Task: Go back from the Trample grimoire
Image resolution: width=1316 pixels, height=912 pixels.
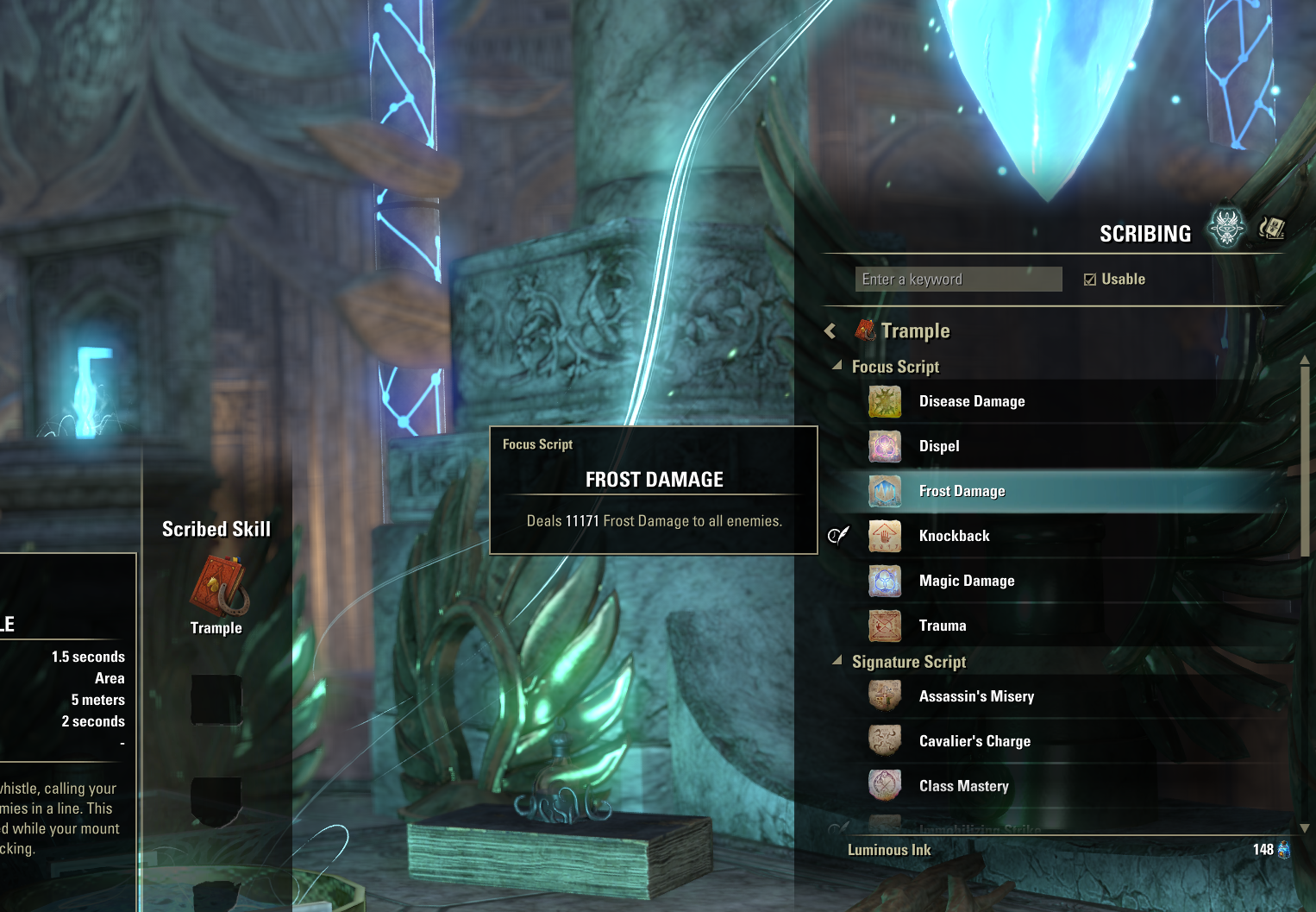Action: pos(830,331)
